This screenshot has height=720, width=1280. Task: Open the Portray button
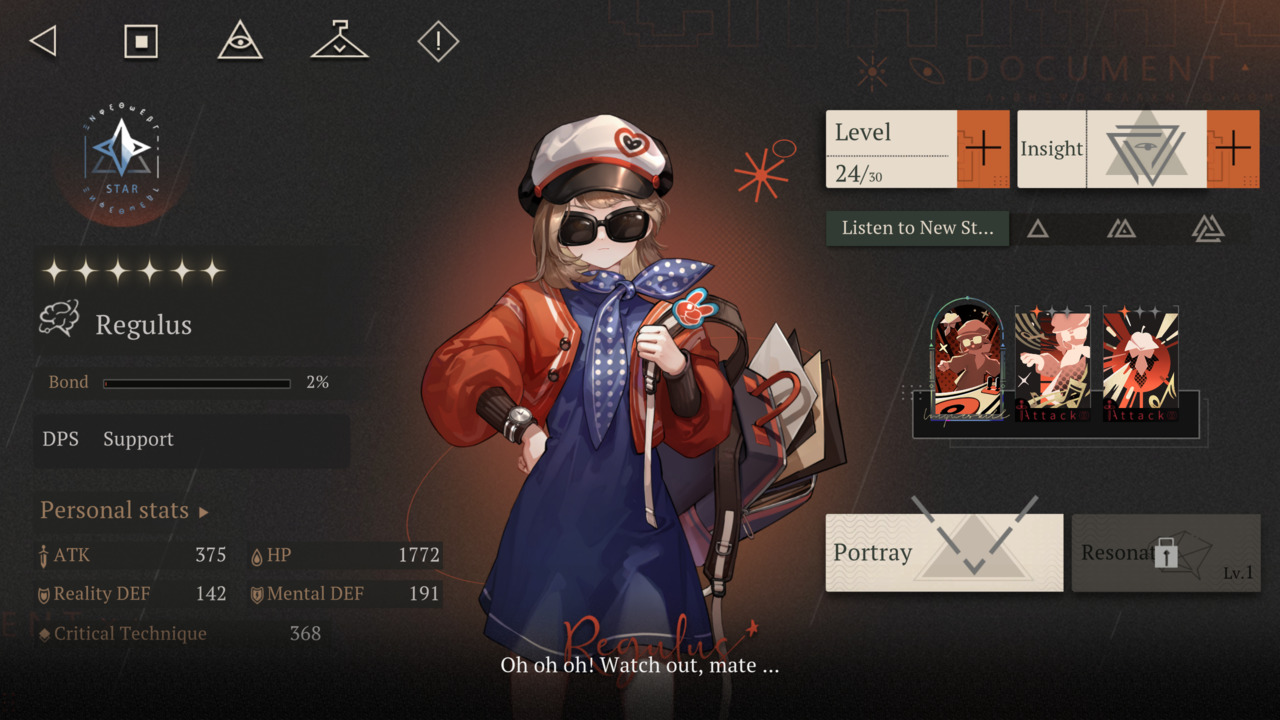click(x=944, y=552)
